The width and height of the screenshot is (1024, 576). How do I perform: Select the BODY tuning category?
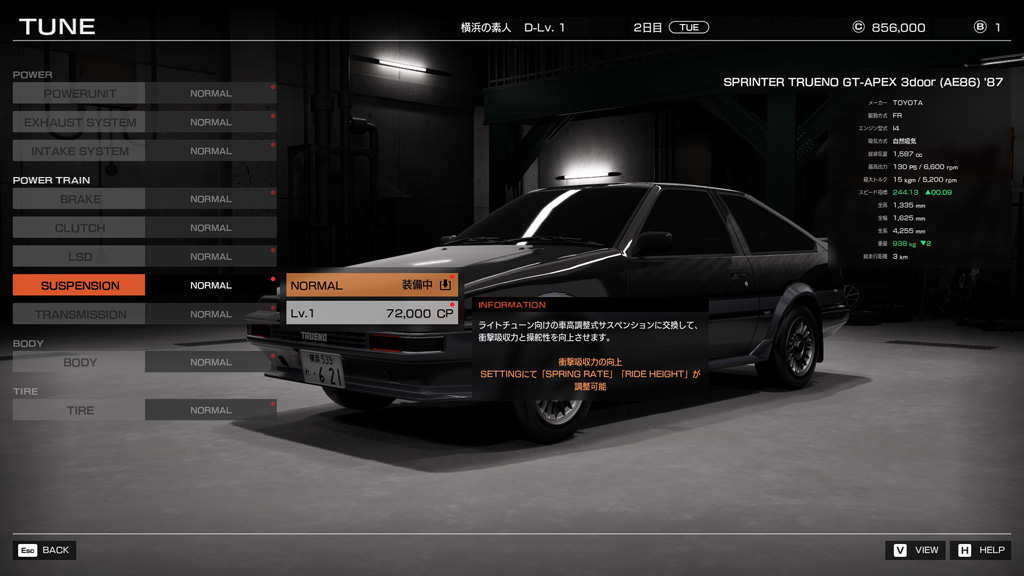[79, 362]
